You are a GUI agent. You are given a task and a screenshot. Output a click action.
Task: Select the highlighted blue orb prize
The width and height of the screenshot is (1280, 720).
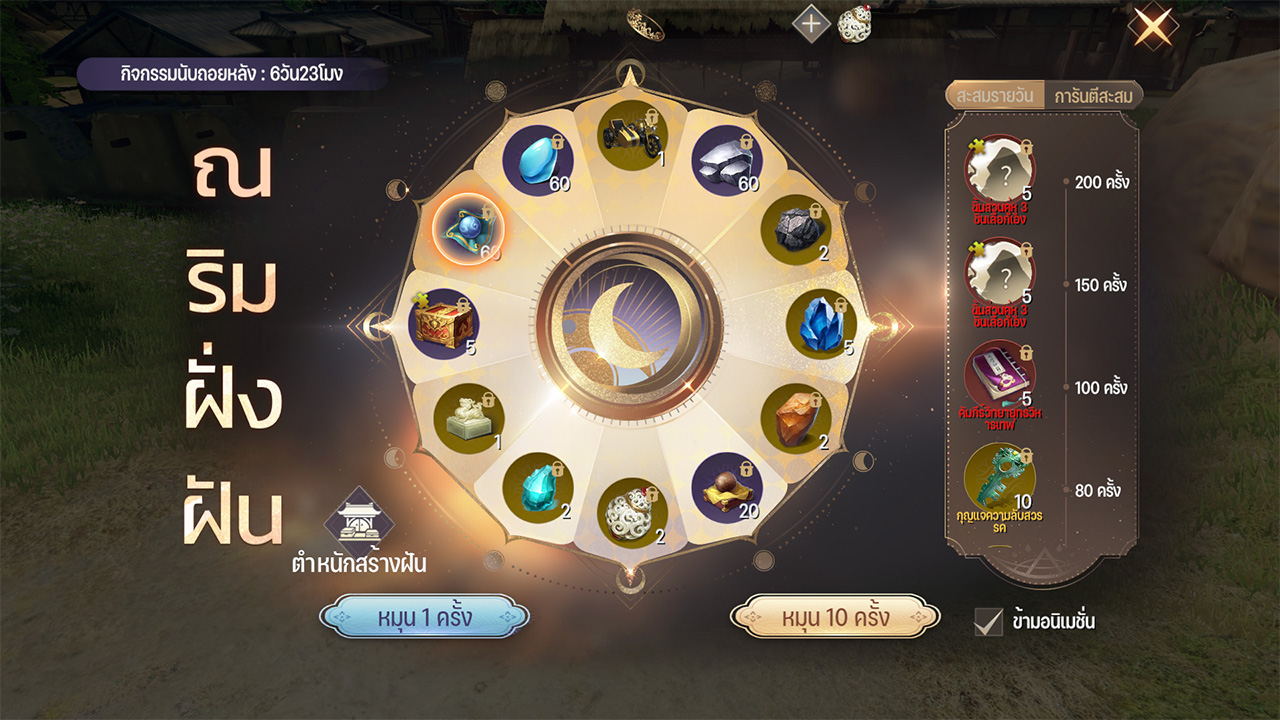point(468,229)
